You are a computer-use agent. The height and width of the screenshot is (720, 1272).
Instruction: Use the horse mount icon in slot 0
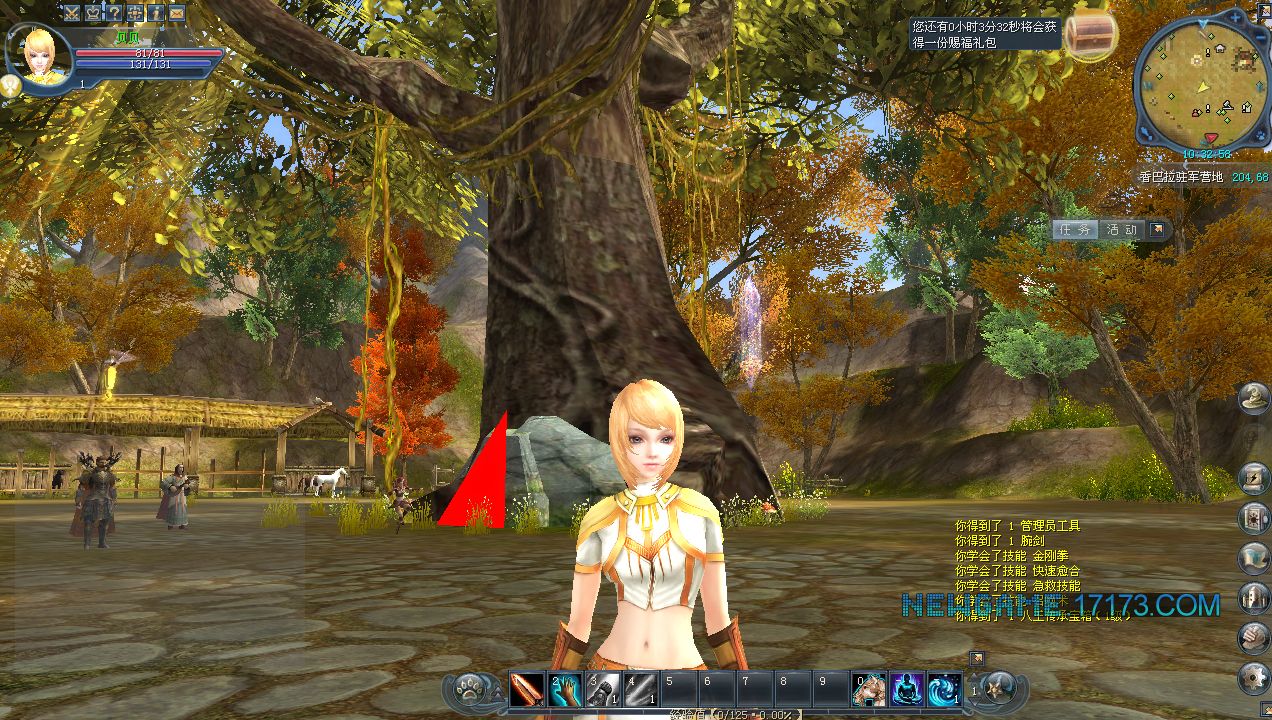pos(868,689)
